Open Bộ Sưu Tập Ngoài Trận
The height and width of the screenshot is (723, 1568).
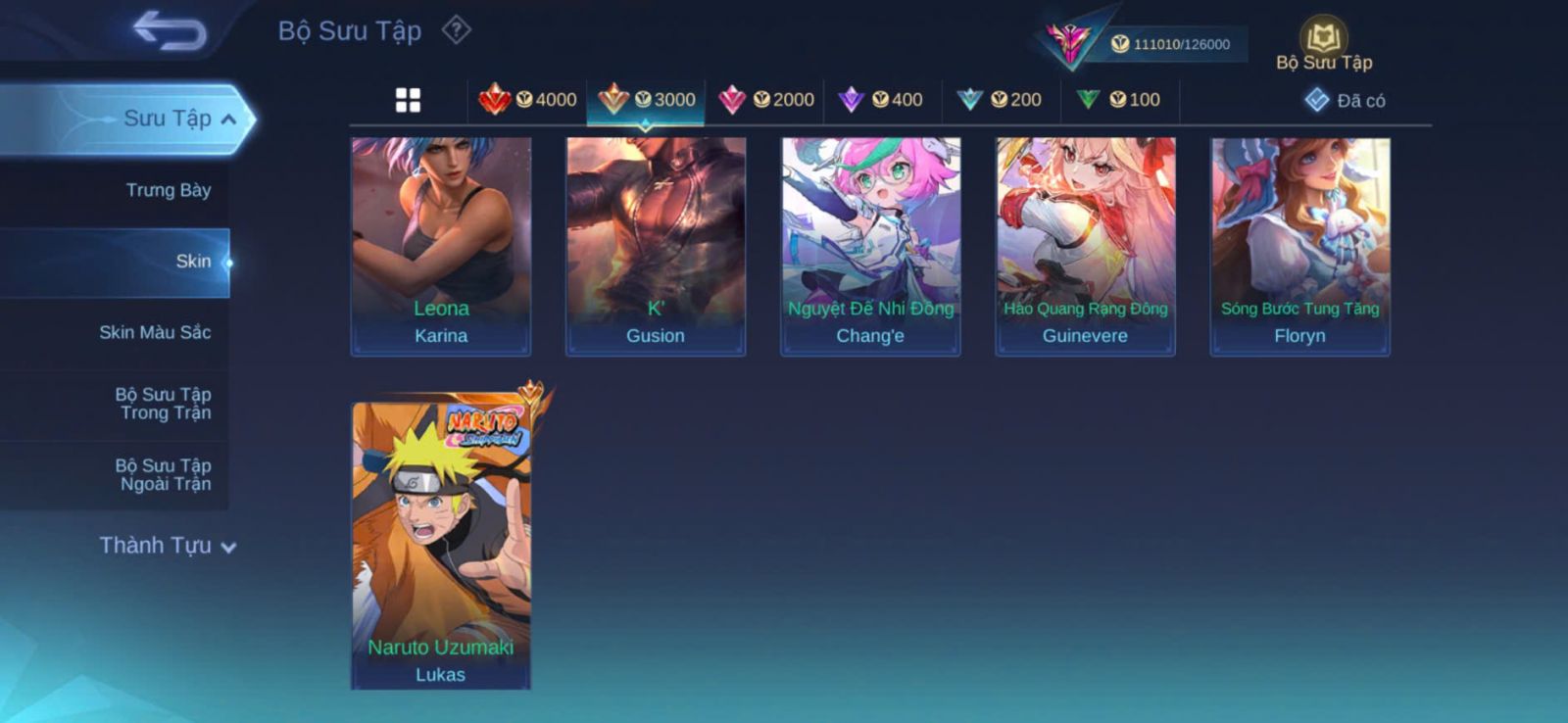tap(163, 475)
